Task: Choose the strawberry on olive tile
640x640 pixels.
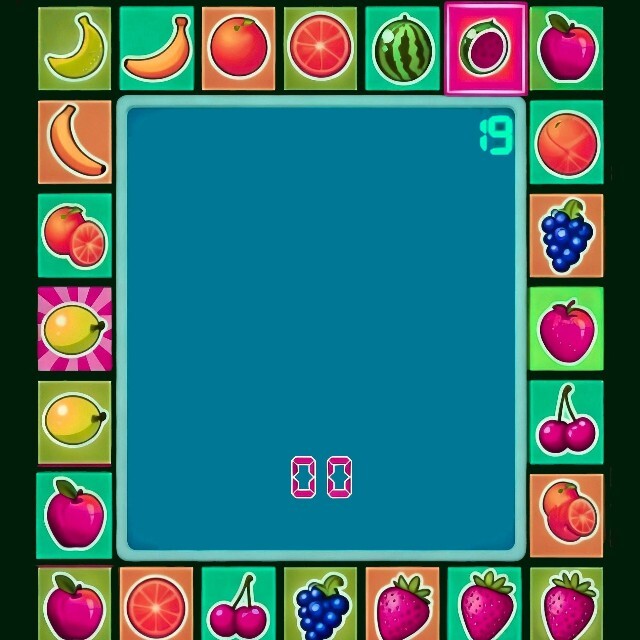Action: click(x=566, y=603)
